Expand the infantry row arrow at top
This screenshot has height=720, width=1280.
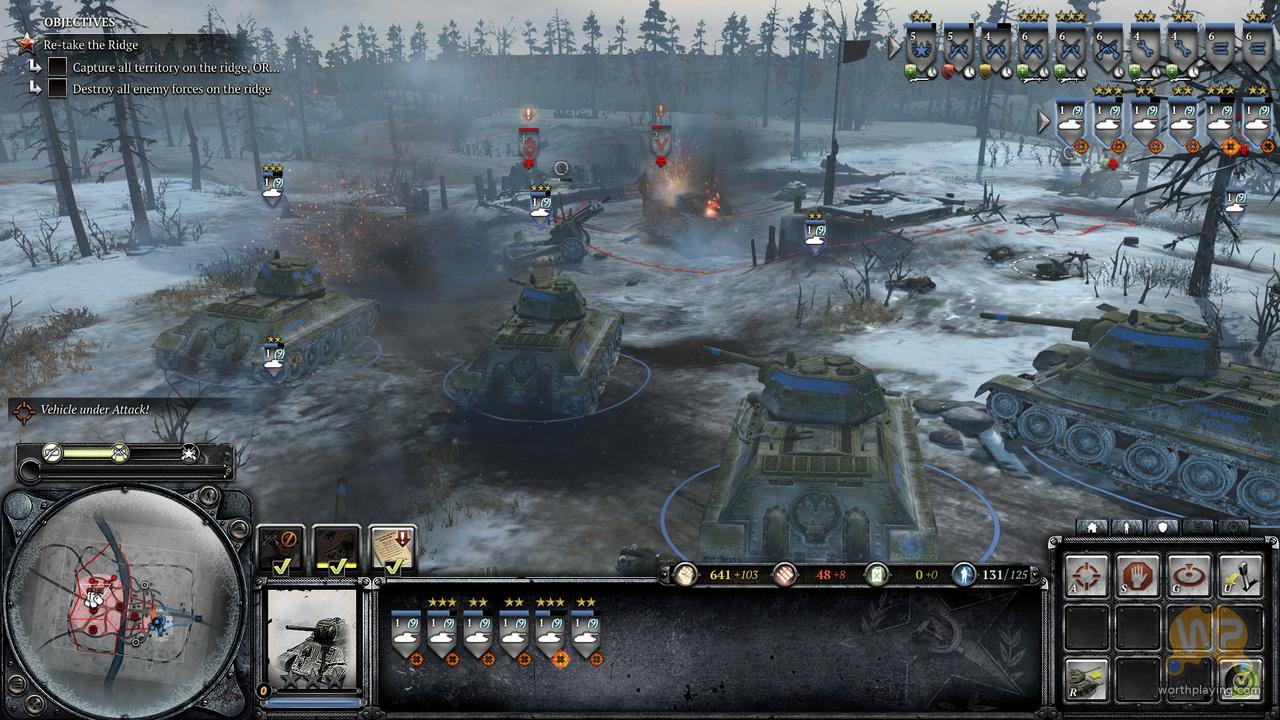(x=894, y=47)
